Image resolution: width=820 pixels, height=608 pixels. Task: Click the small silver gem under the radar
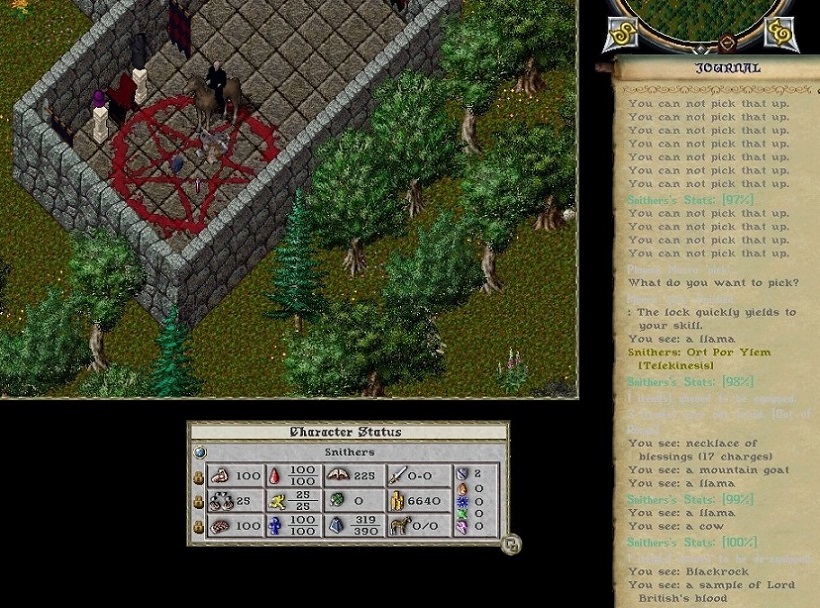tap(699, 47)
